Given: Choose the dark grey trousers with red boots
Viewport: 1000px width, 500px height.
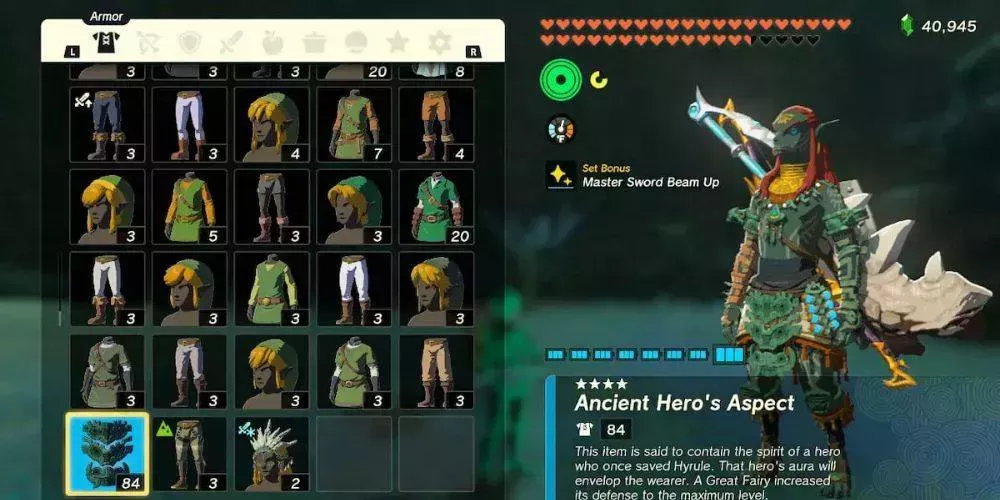Looking at the screenshot, I should click(272, 206).
